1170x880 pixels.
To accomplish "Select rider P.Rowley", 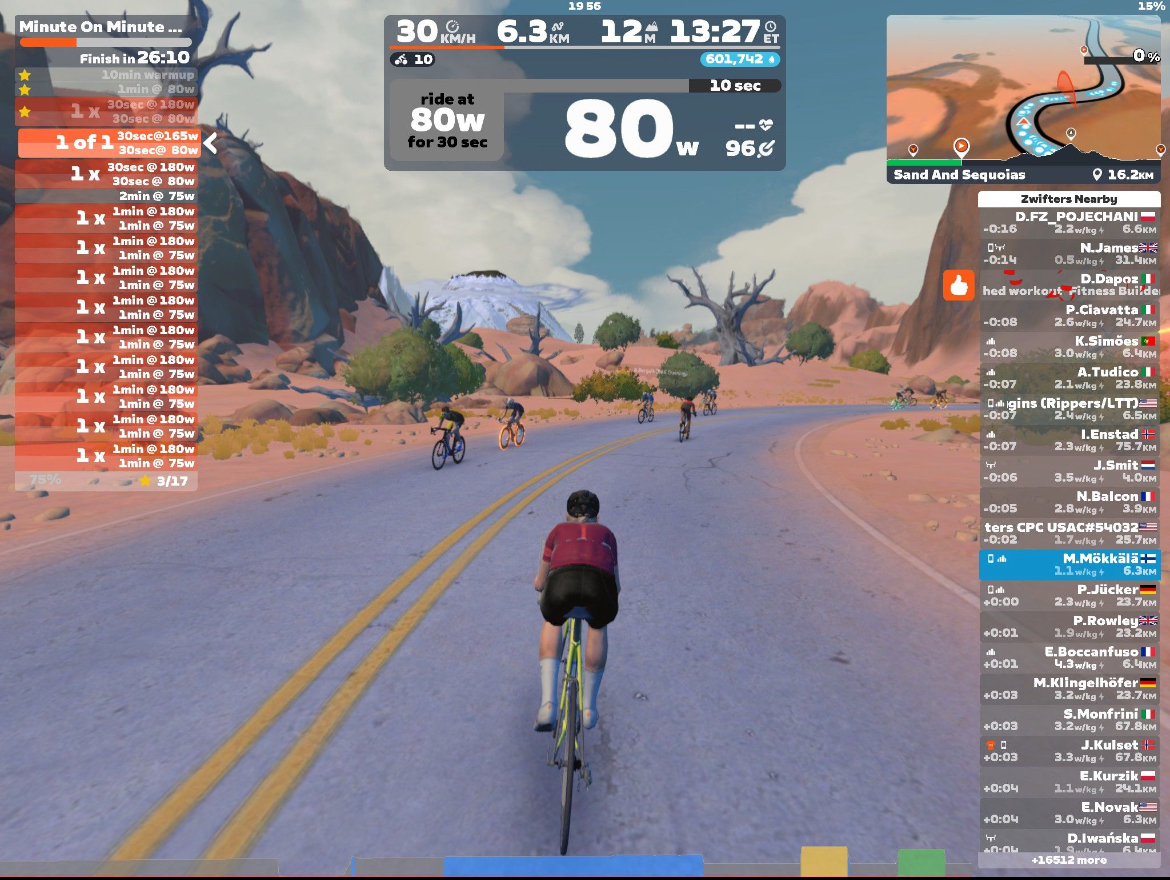I will (1069, 627).
